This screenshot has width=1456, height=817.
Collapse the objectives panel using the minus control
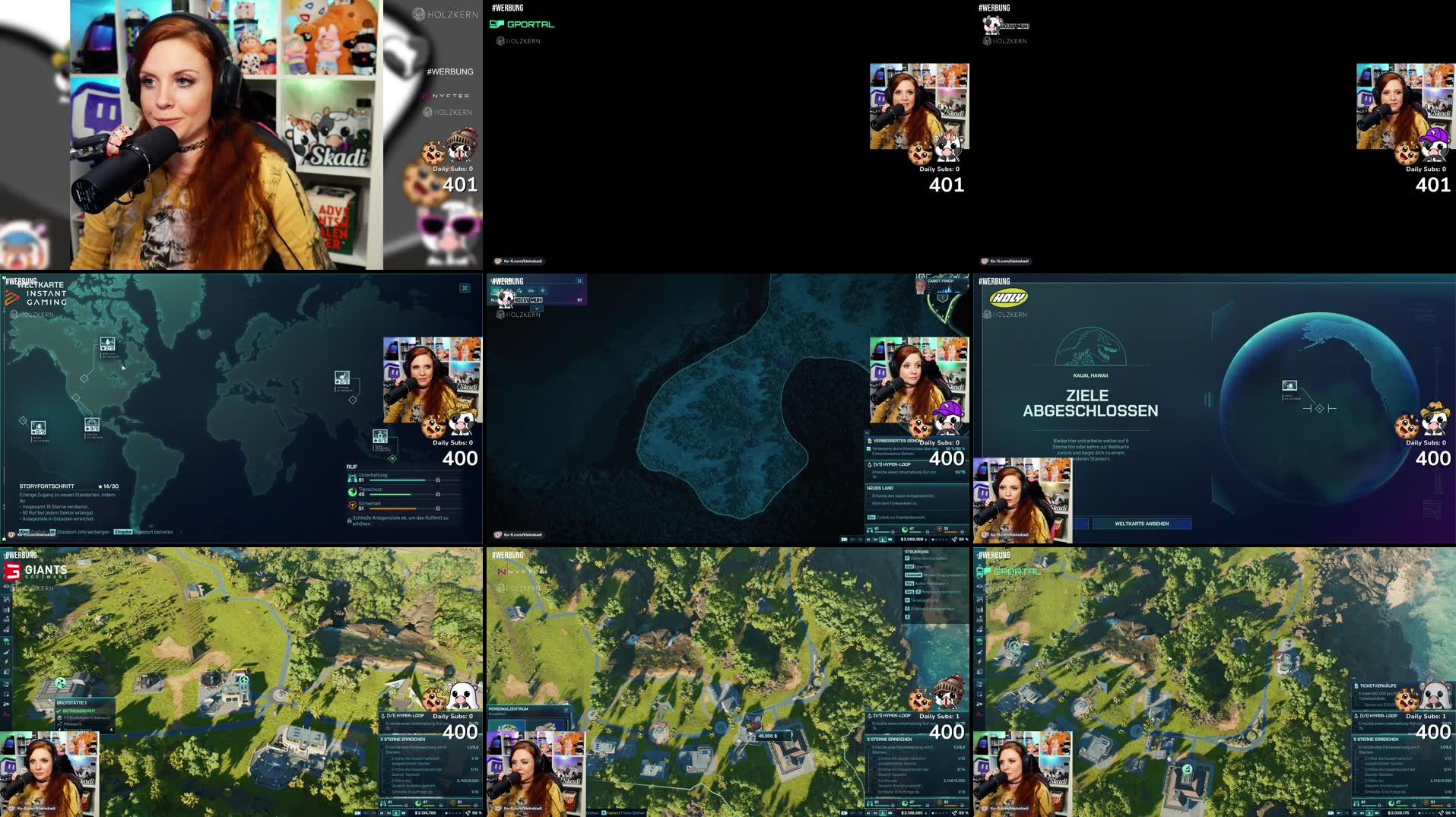867,432
